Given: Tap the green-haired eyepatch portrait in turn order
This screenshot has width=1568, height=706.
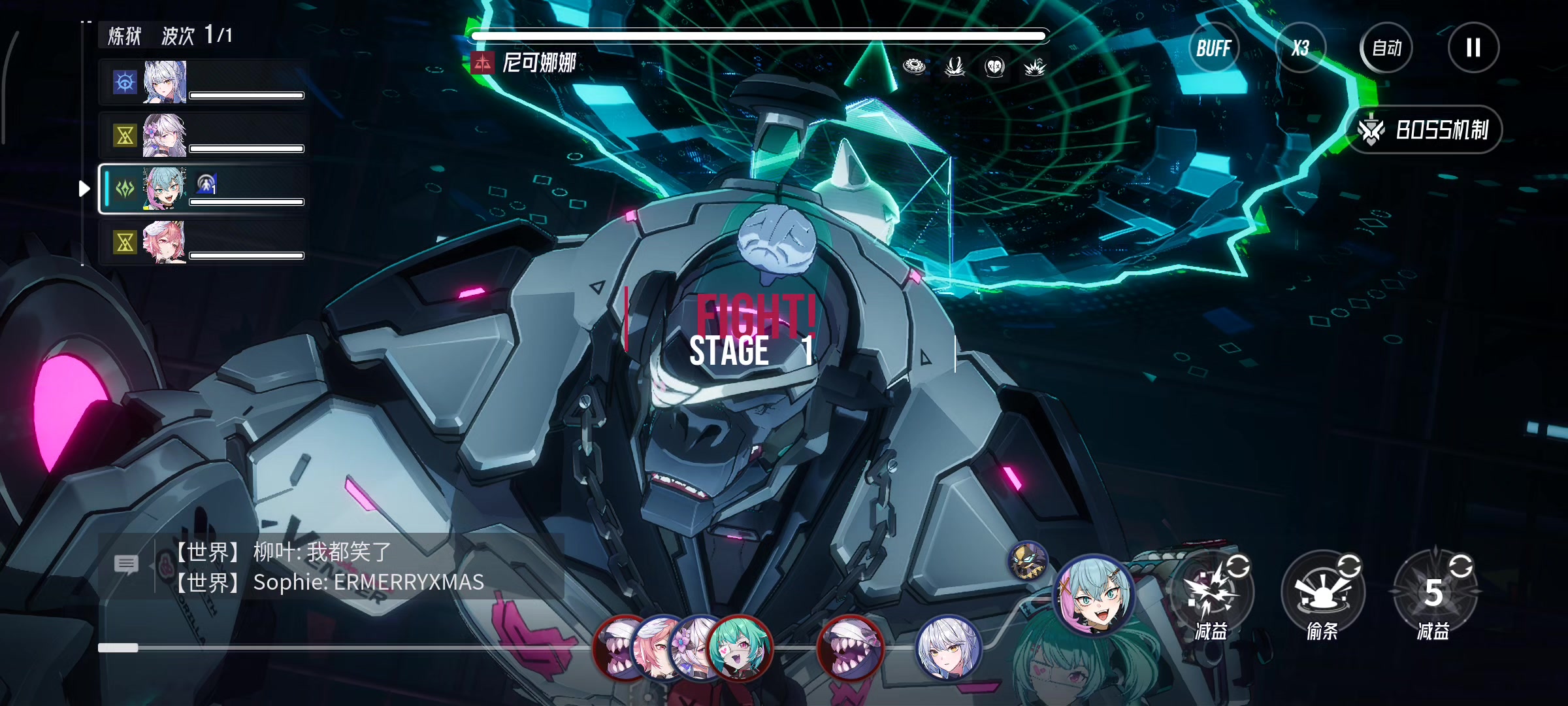Looking at the screenshot, I should pos(740,648).
